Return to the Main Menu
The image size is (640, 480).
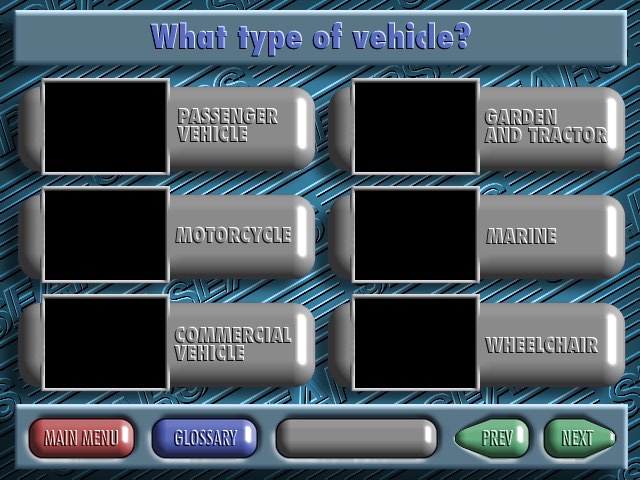point(81,438)
